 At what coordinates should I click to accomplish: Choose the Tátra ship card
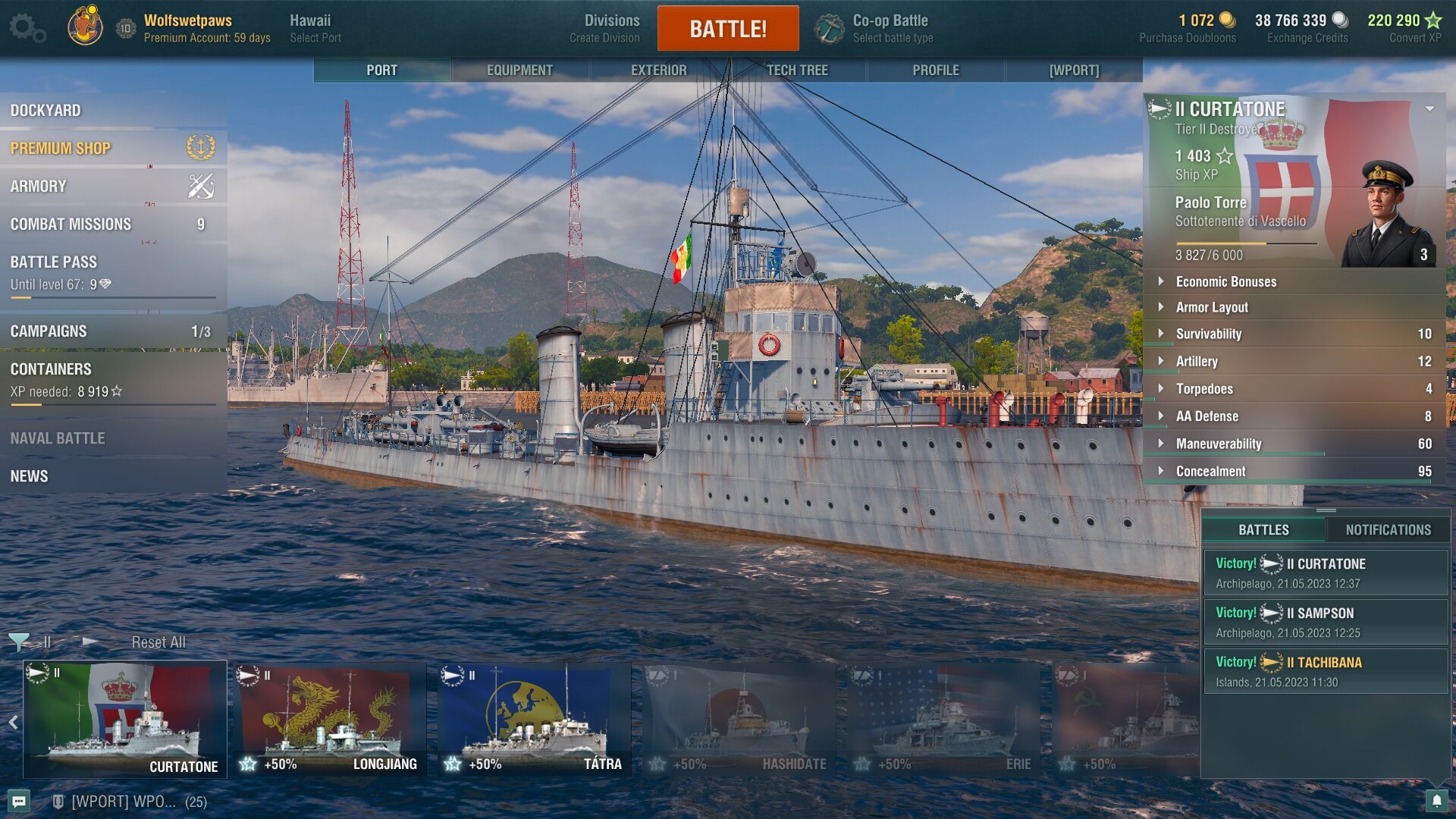[x=535, y=719]
